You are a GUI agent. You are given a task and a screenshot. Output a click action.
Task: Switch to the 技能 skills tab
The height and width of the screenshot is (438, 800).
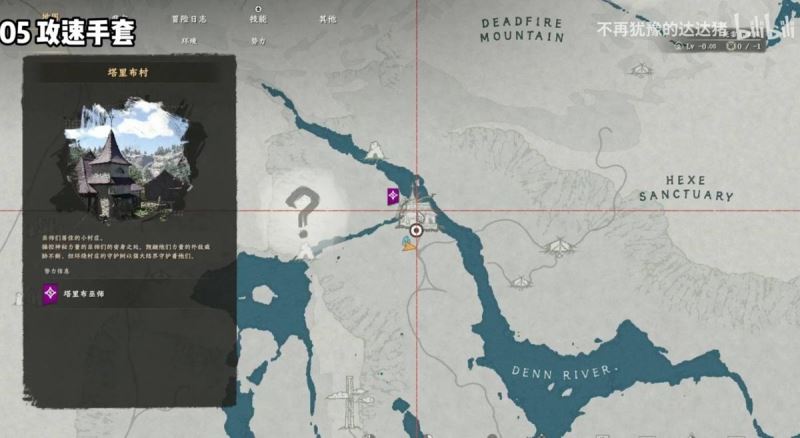coord(258,19)
